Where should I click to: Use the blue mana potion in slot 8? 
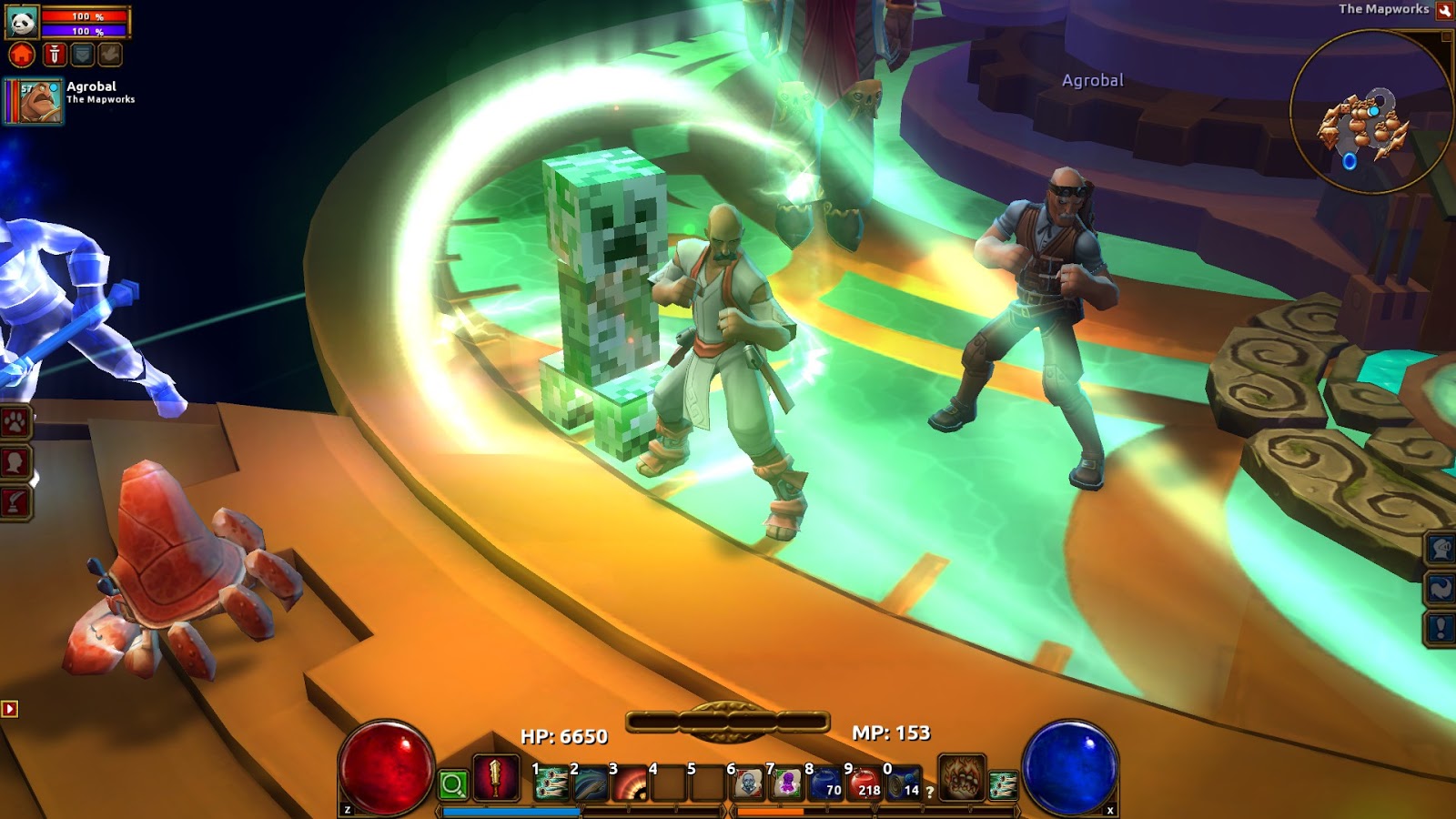[x=826, y=783]
